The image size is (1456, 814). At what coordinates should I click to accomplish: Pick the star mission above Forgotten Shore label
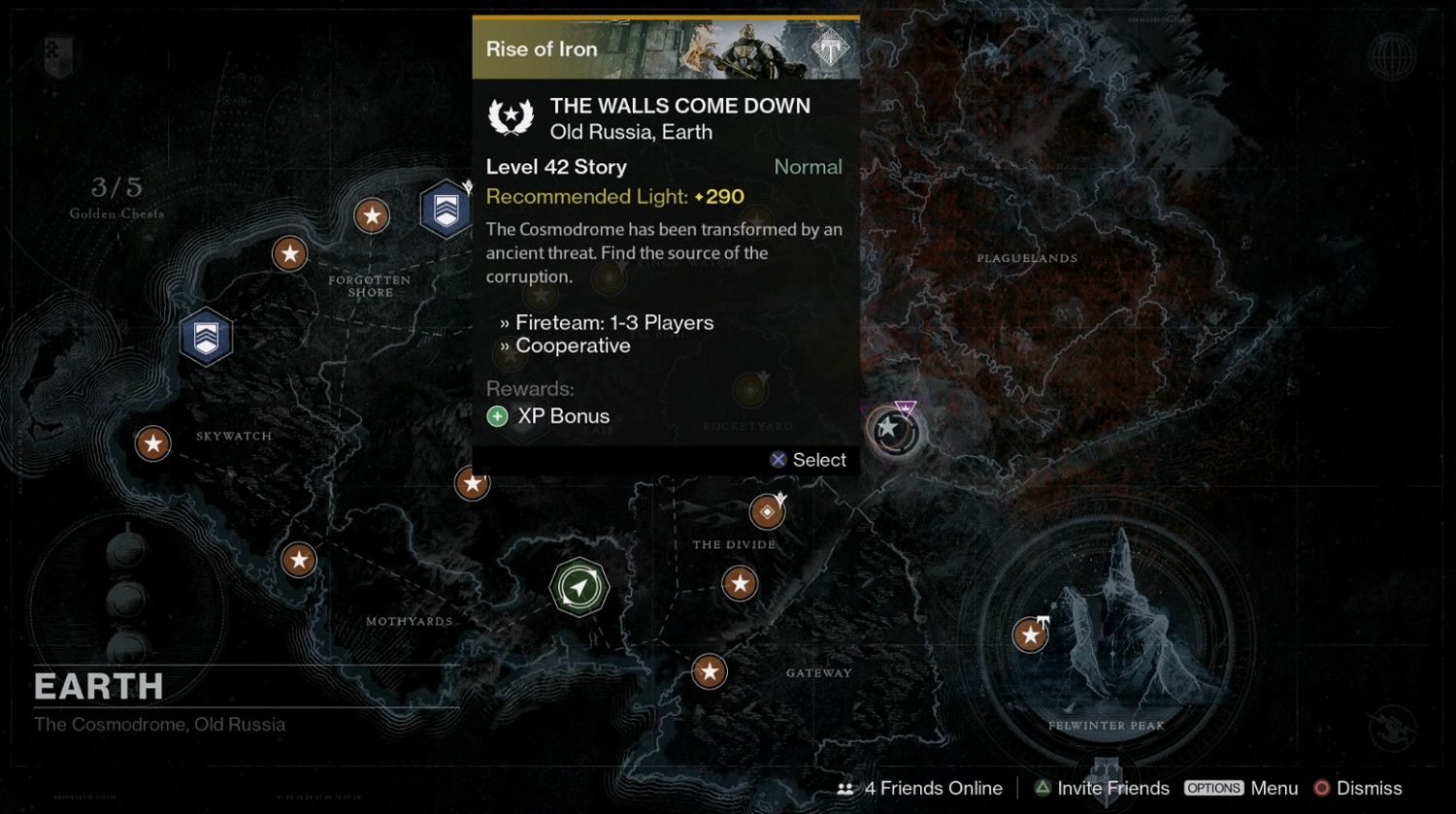(x=372, y=215)
